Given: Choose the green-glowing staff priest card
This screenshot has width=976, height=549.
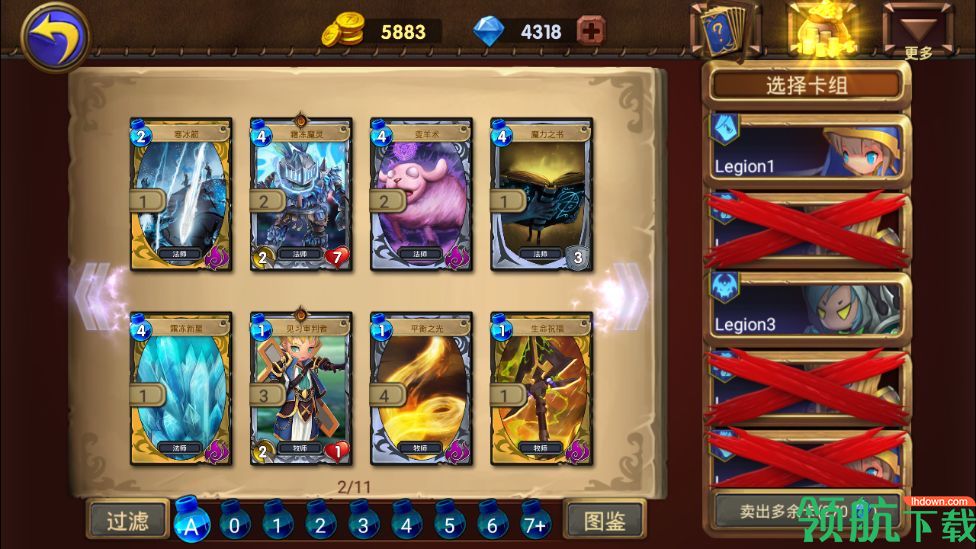Looking at the screenshot, I should (x=541, y=388).
